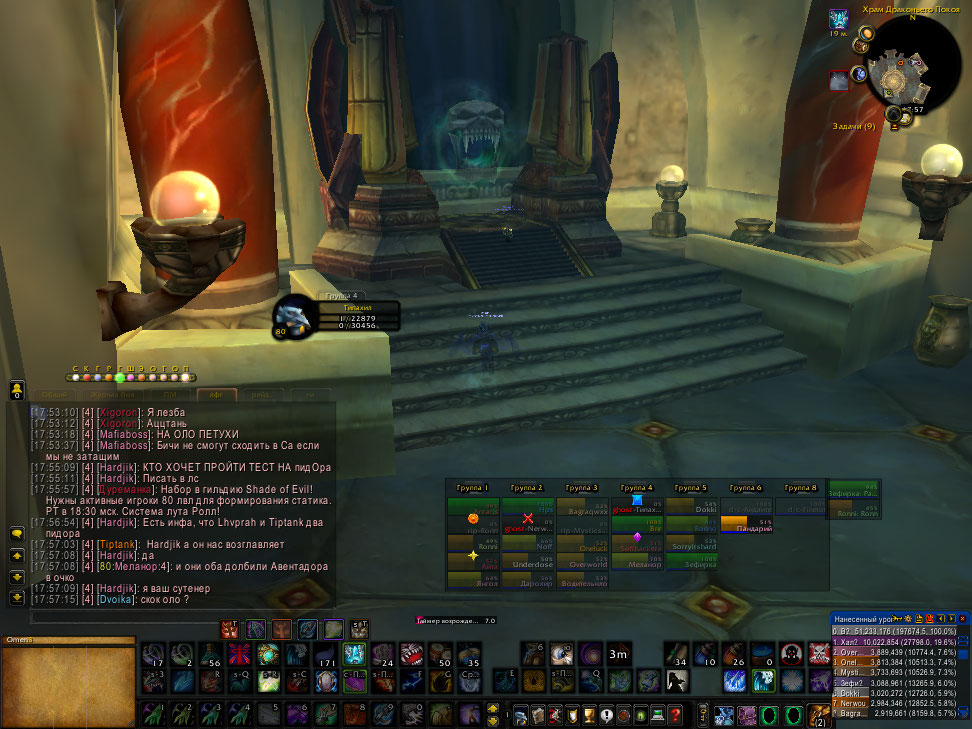Viewport: 972px width, 729px height.
Task: Open the gold trophy achievements button
Action: click(589, 716)
